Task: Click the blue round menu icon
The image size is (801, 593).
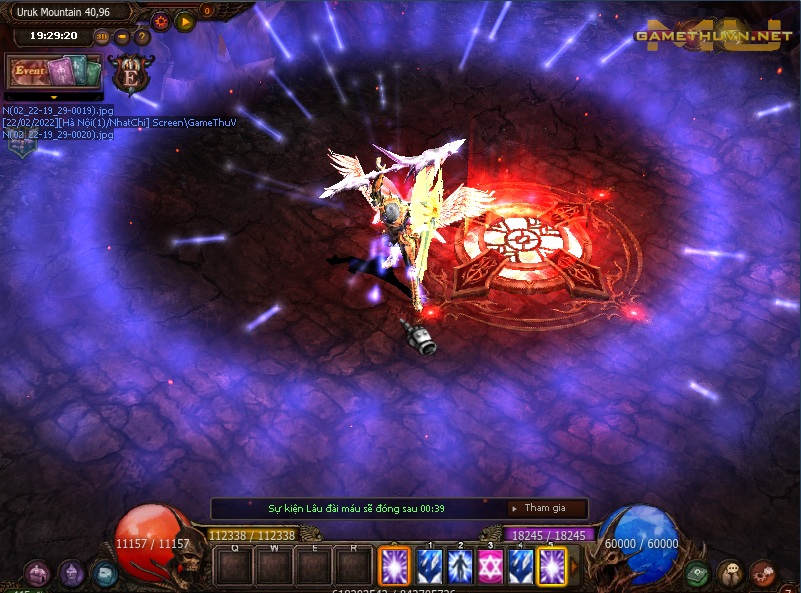Action: point(104,573)
